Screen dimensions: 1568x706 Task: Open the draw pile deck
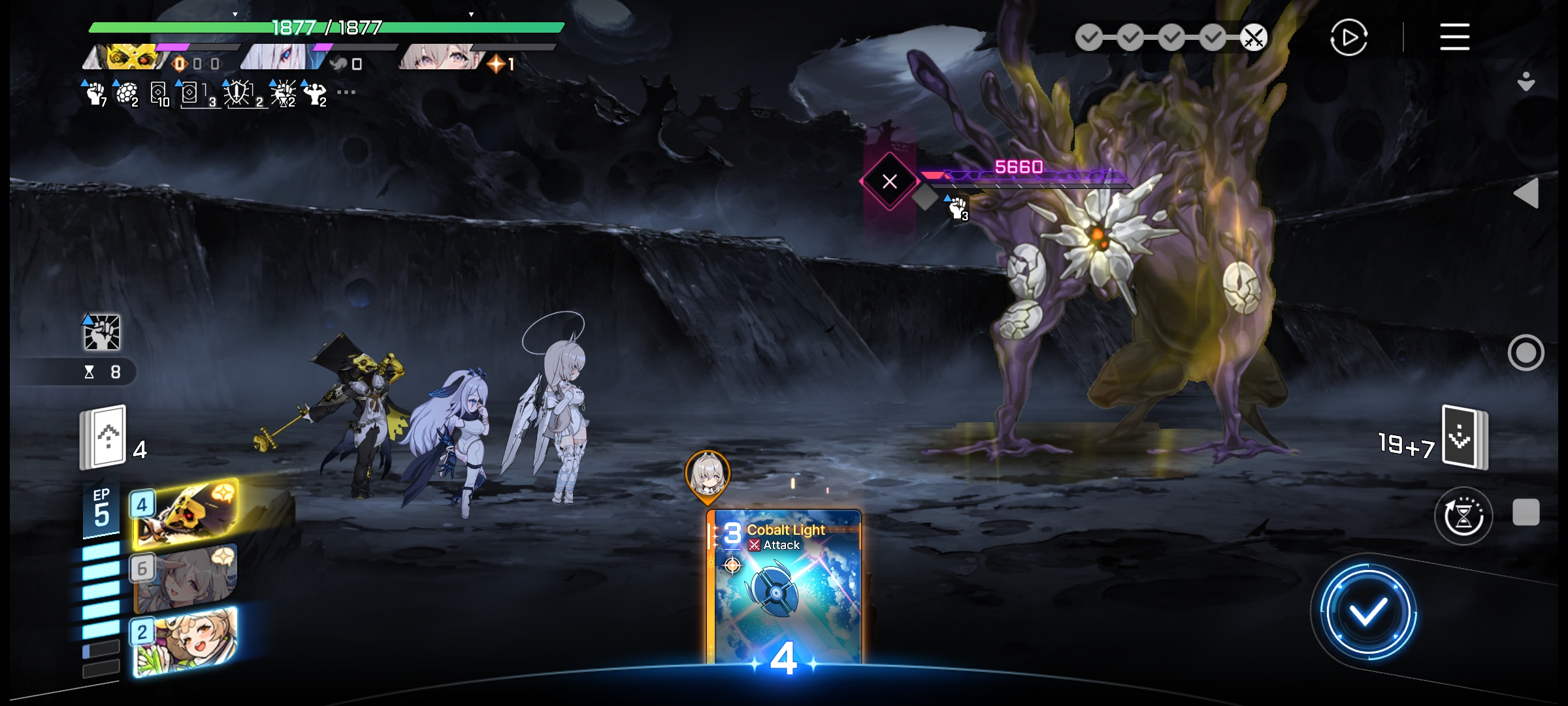tap(103, 438)
